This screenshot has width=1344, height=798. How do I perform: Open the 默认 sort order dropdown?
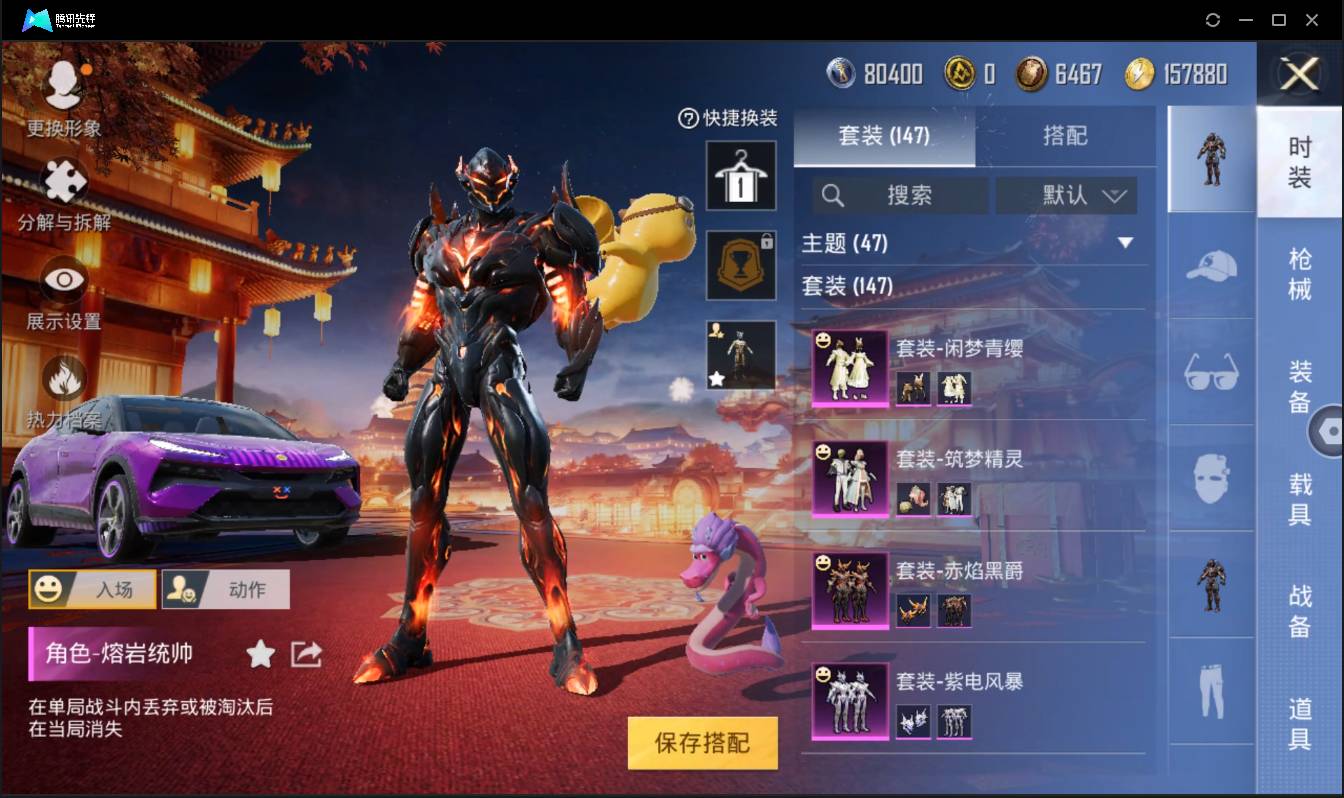click(1065, 196)
